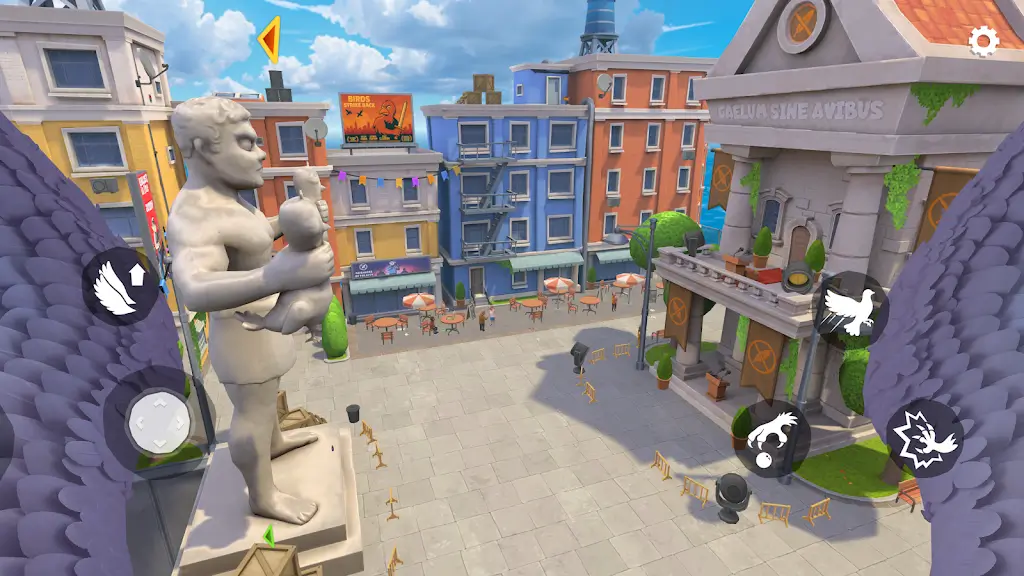The width and height of the screenshot is (1024, 576).
Task: Trigger the bird screech attack button
Action: [x=924, y=438]
